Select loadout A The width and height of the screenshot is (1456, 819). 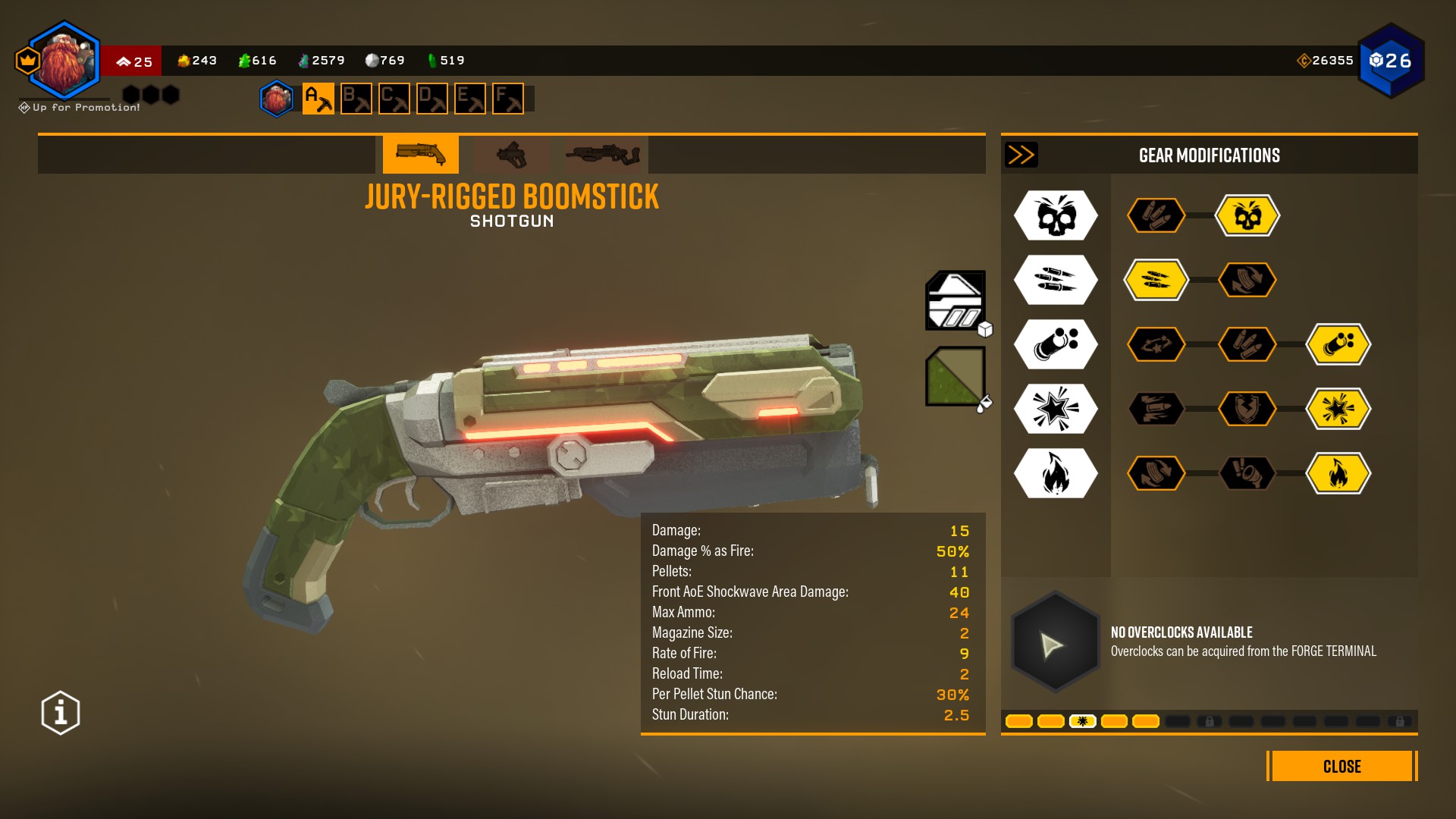(318, 99)
